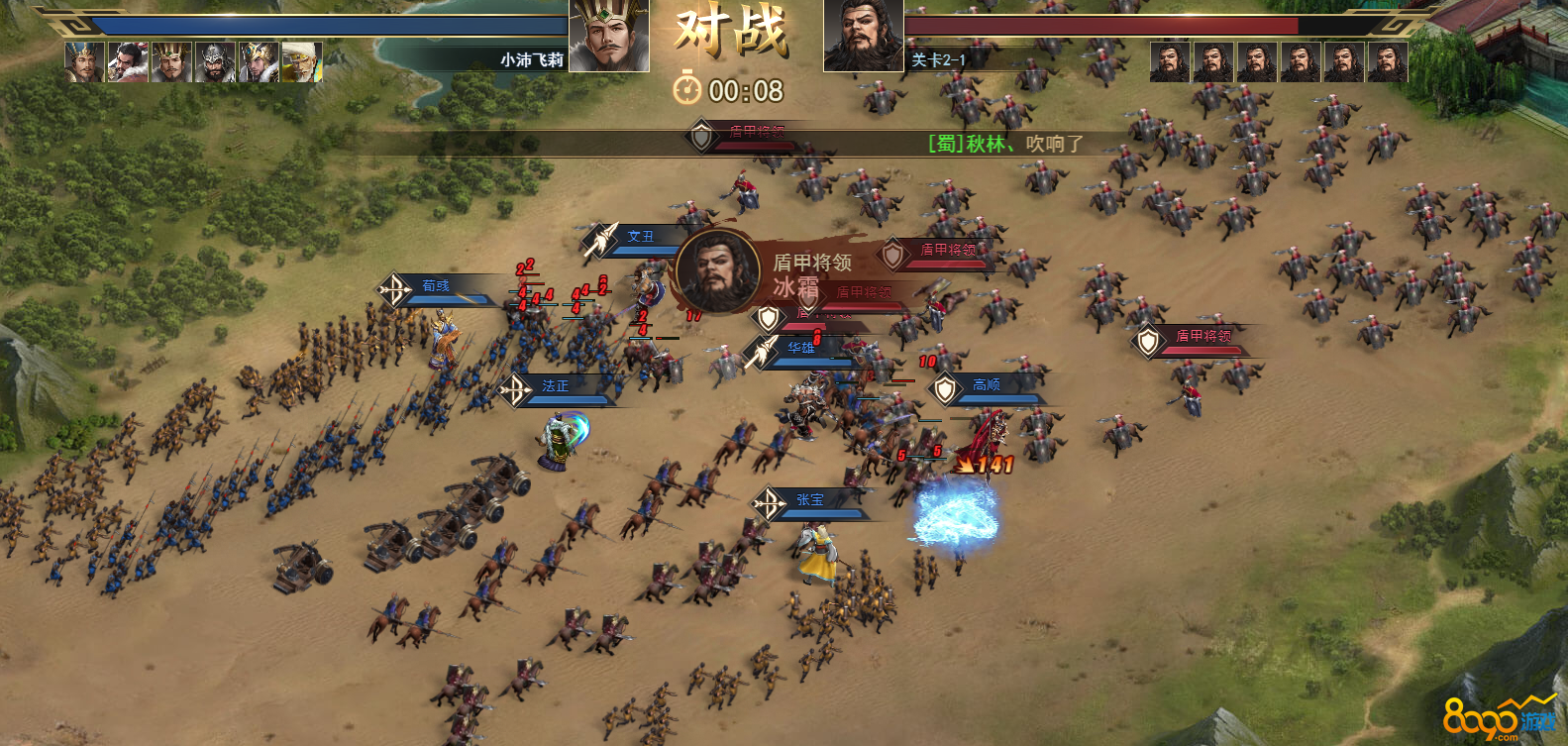Select the 荀彧 archer nameplate
The height and width of the screenshot is (746, 1568).
(x=436, y=286)
